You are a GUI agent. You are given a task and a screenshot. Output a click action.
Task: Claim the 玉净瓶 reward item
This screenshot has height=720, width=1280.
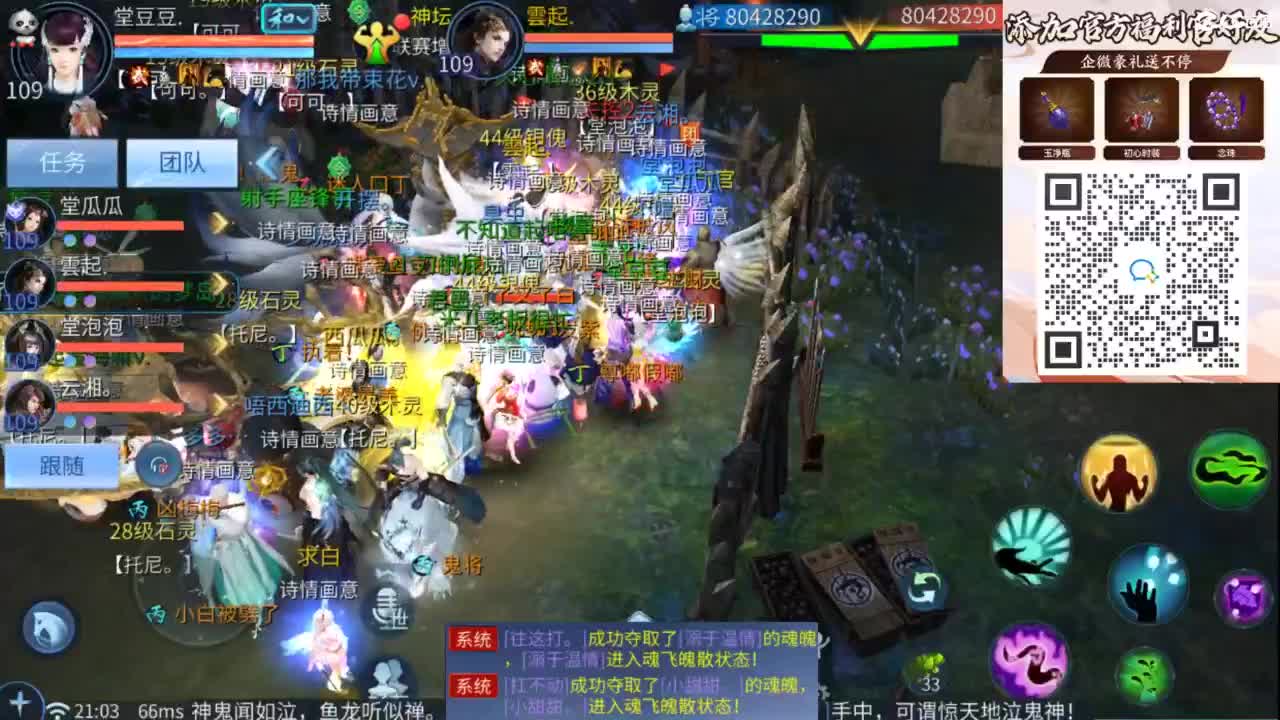[x=1056, y=113]
